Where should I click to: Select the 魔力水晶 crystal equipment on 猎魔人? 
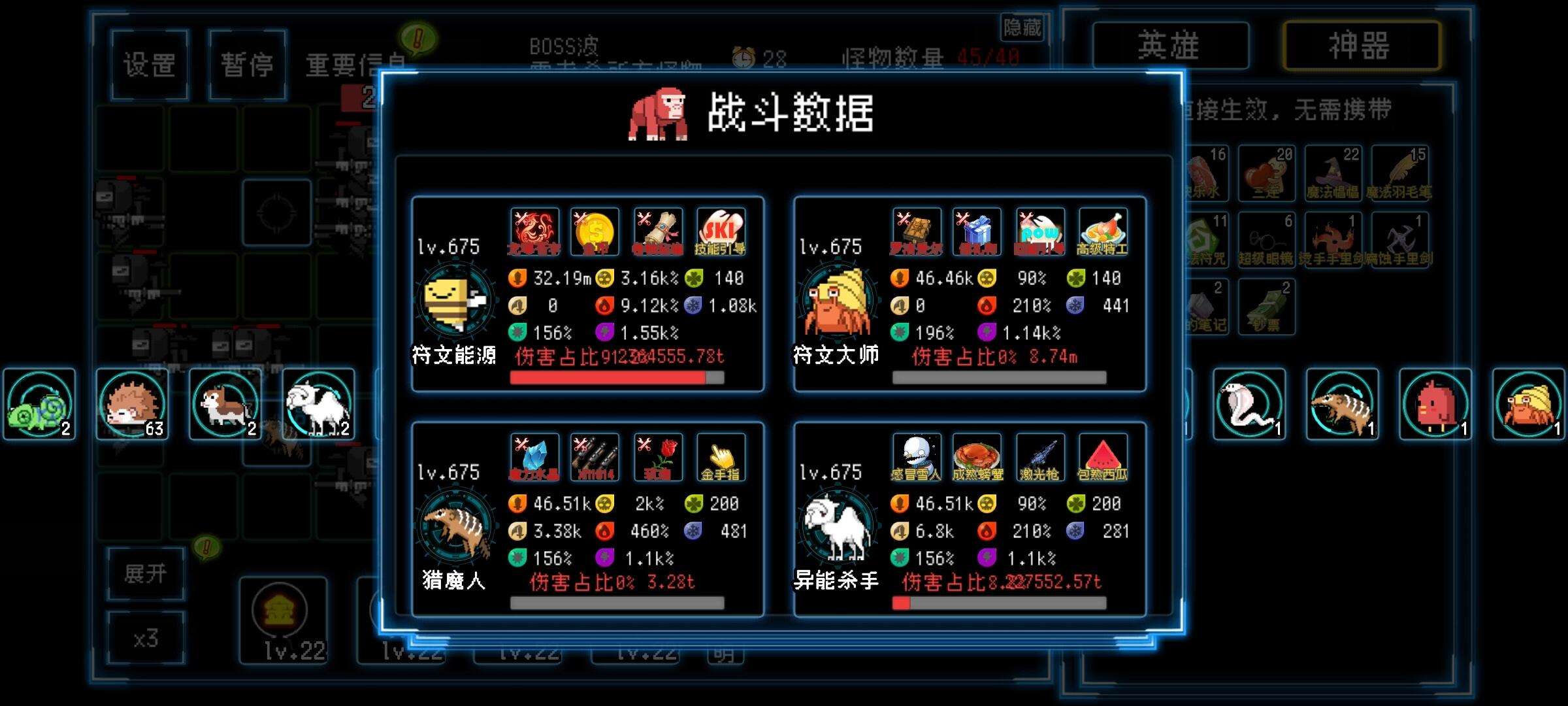point(534,458)
